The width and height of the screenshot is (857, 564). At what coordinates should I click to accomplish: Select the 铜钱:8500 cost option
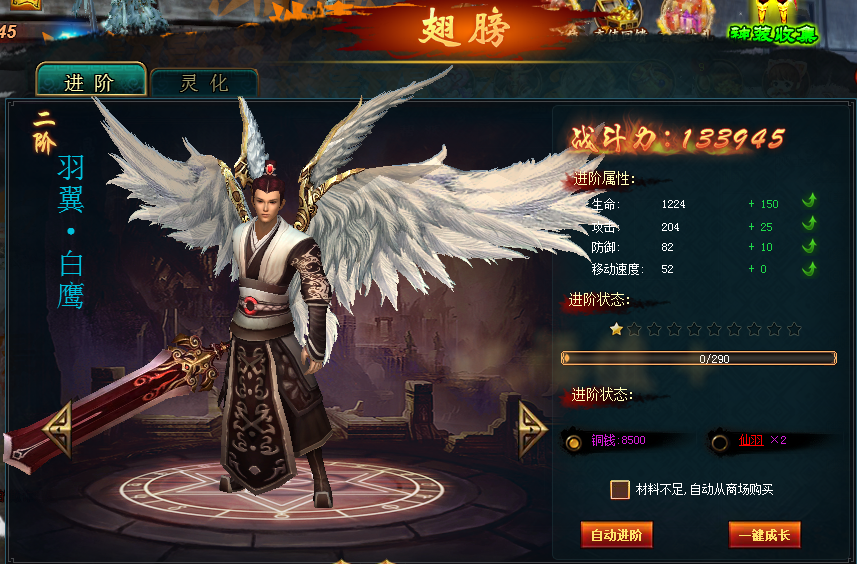(574, 441)
